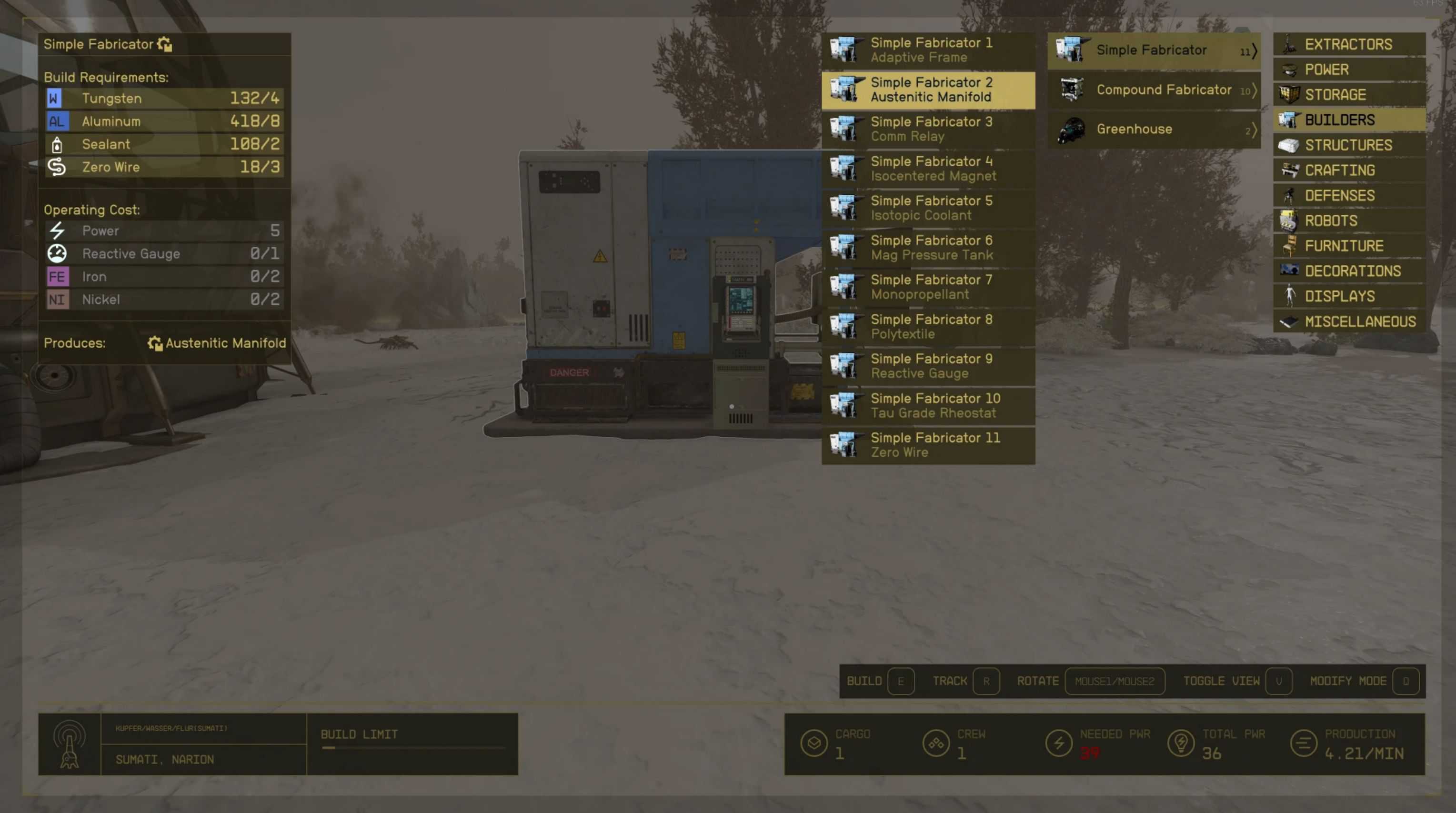The width and height of the screenshot is (1456, 813).
Task: Open the Greenhouse submenu
Action: tap(1154, 130)
